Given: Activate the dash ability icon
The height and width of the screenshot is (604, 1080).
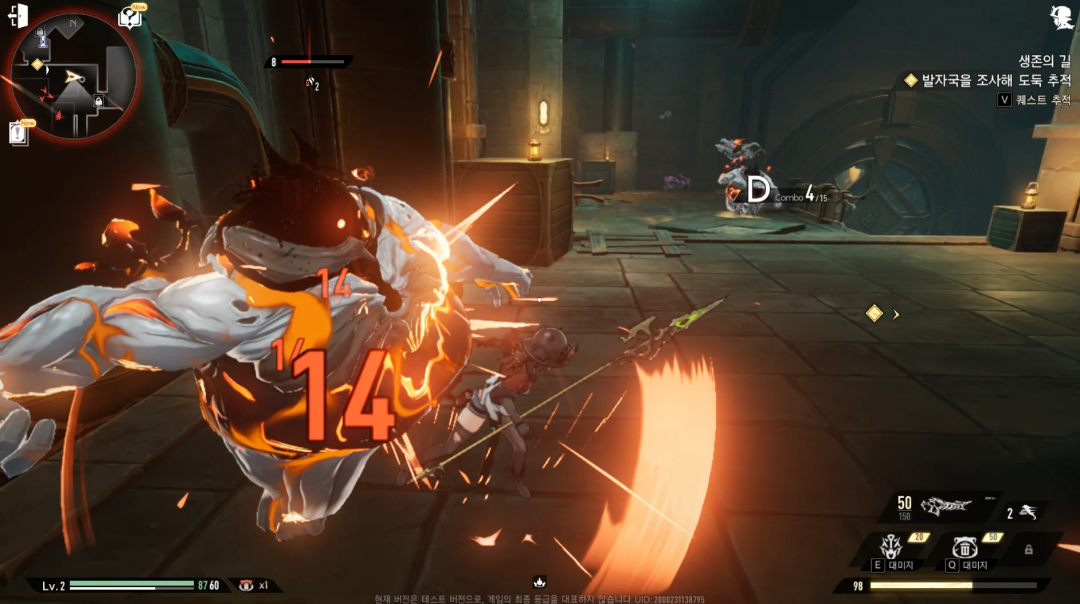Looking at the screenshot, I should pyautogui.click(x=1027, y=513).
